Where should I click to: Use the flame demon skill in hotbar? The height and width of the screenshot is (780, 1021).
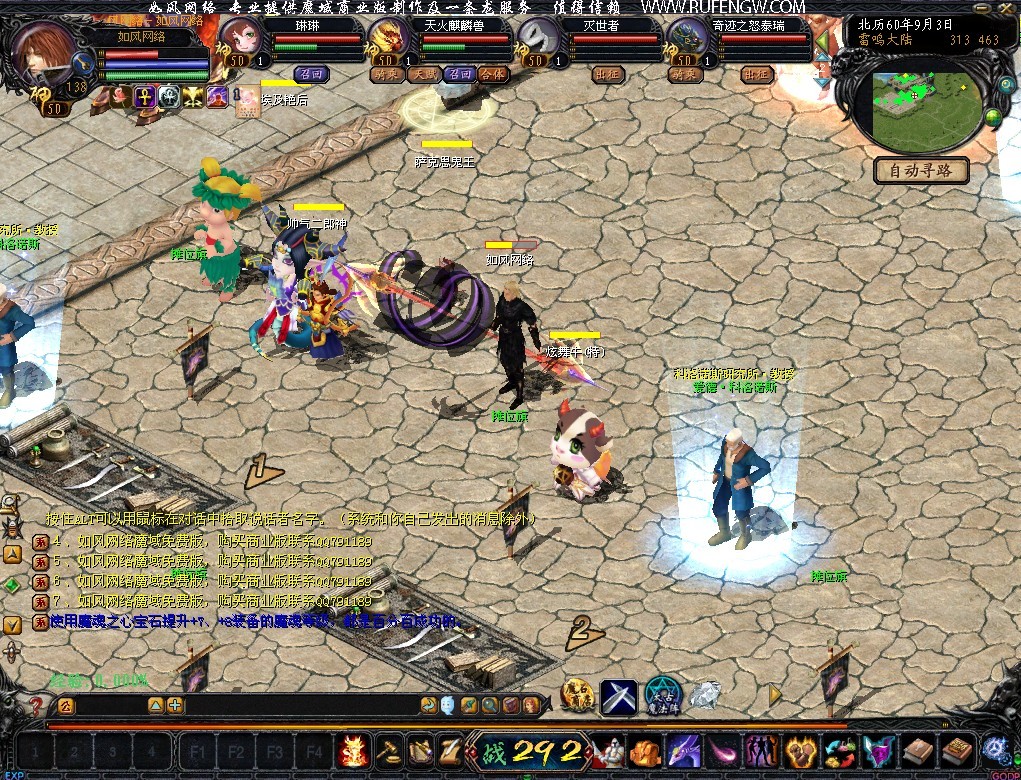pyautogui.click(x=354, y=750)
